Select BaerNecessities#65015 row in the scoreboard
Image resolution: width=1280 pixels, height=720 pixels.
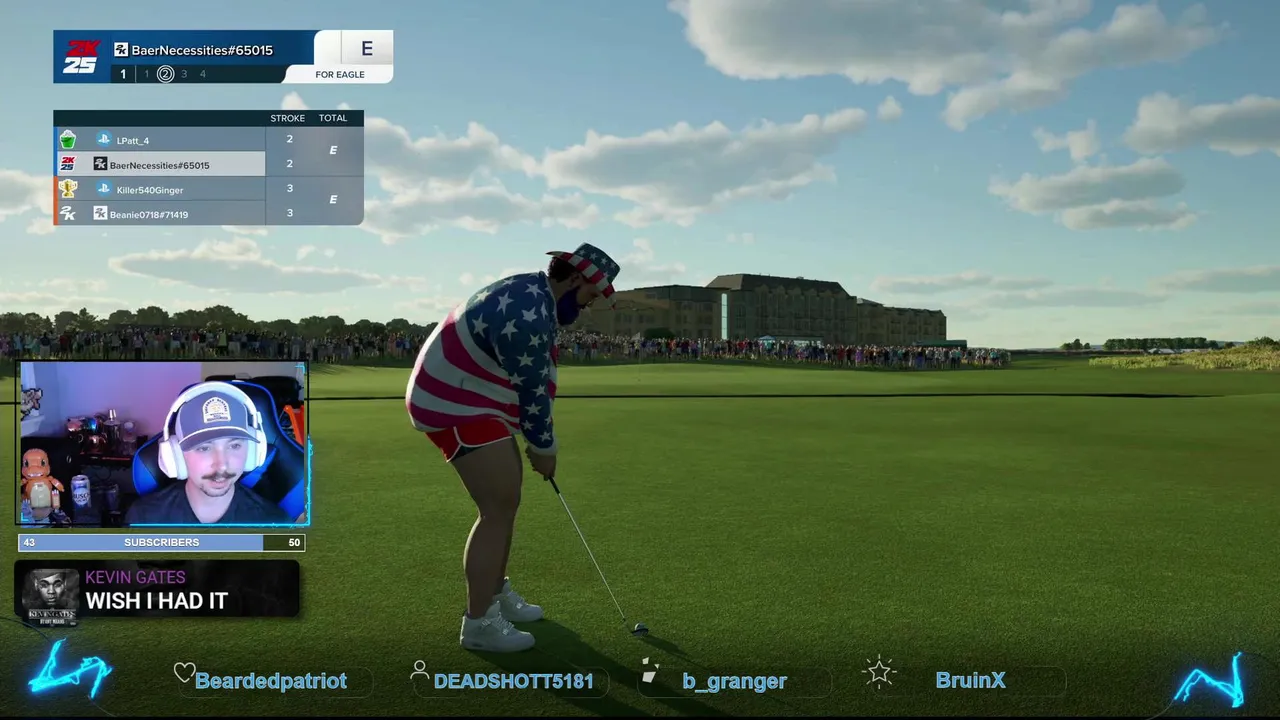click(160, 165)
